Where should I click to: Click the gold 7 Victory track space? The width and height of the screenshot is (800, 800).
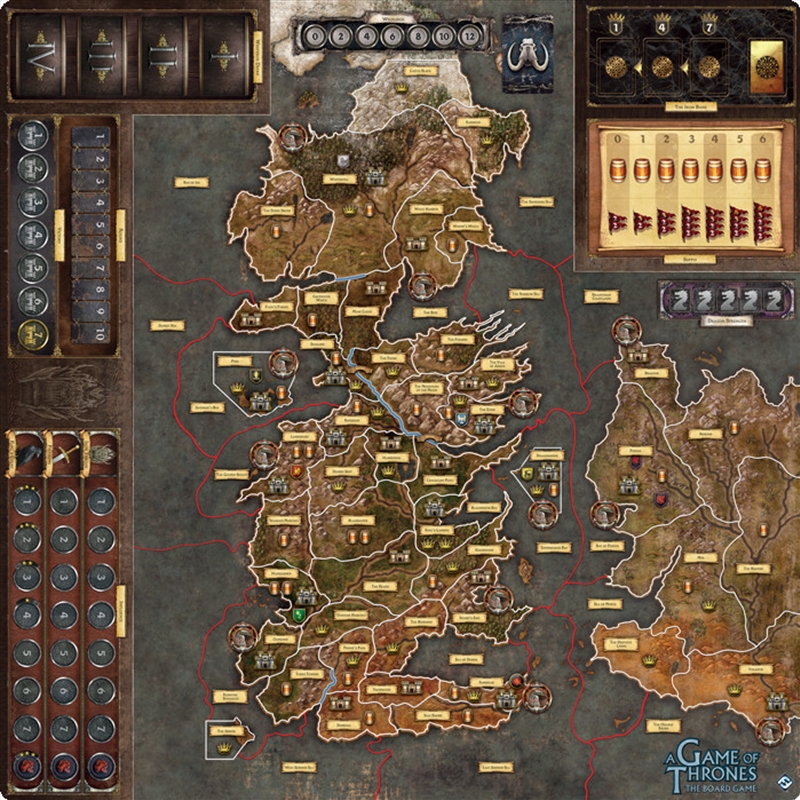(x=32, y=329)
